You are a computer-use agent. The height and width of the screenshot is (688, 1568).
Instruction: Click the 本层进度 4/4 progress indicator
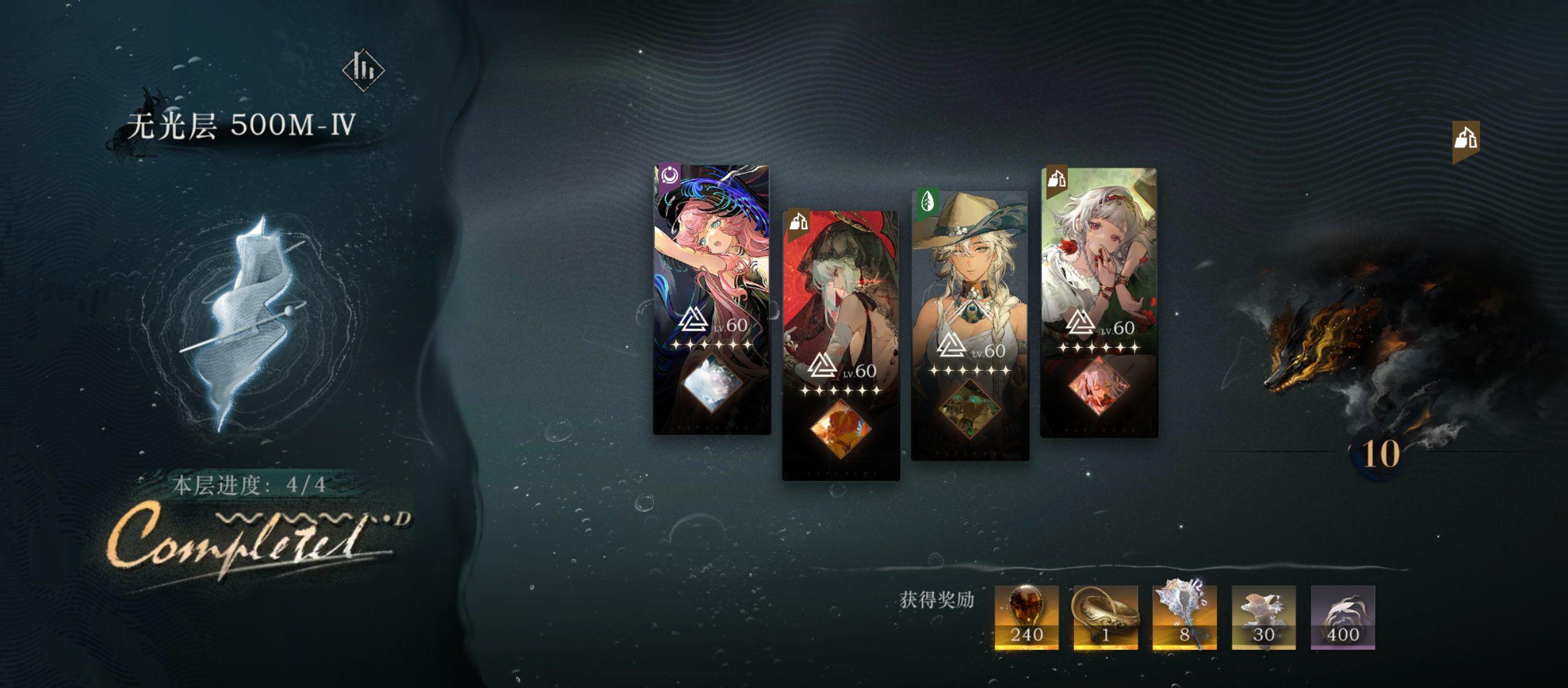[250, 486]
